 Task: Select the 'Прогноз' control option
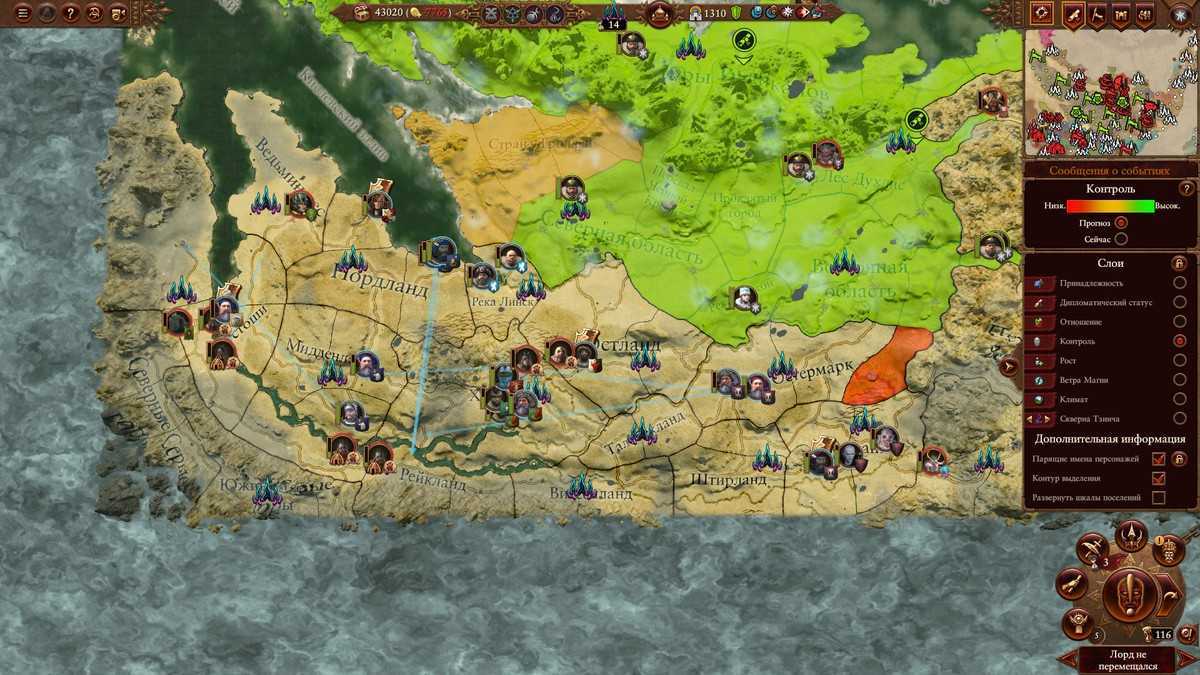[1121, 223]
